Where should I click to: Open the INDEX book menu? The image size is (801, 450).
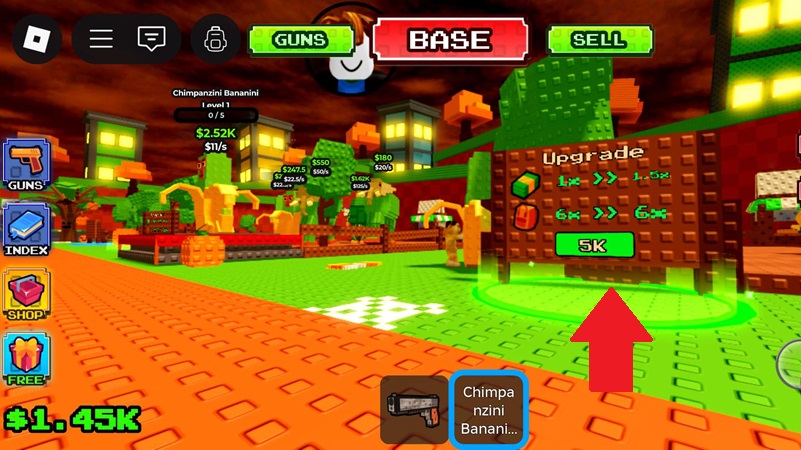26,229
